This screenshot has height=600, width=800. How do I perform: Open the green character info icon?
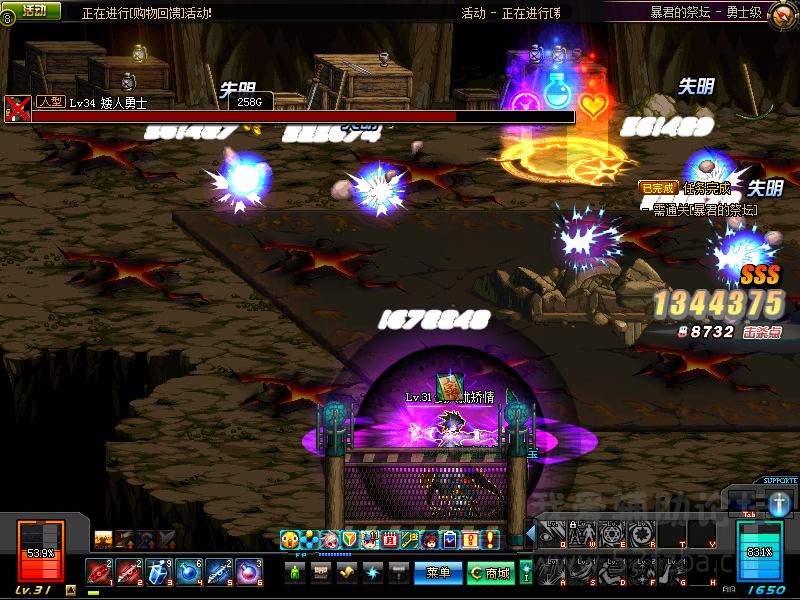point(295,573)
